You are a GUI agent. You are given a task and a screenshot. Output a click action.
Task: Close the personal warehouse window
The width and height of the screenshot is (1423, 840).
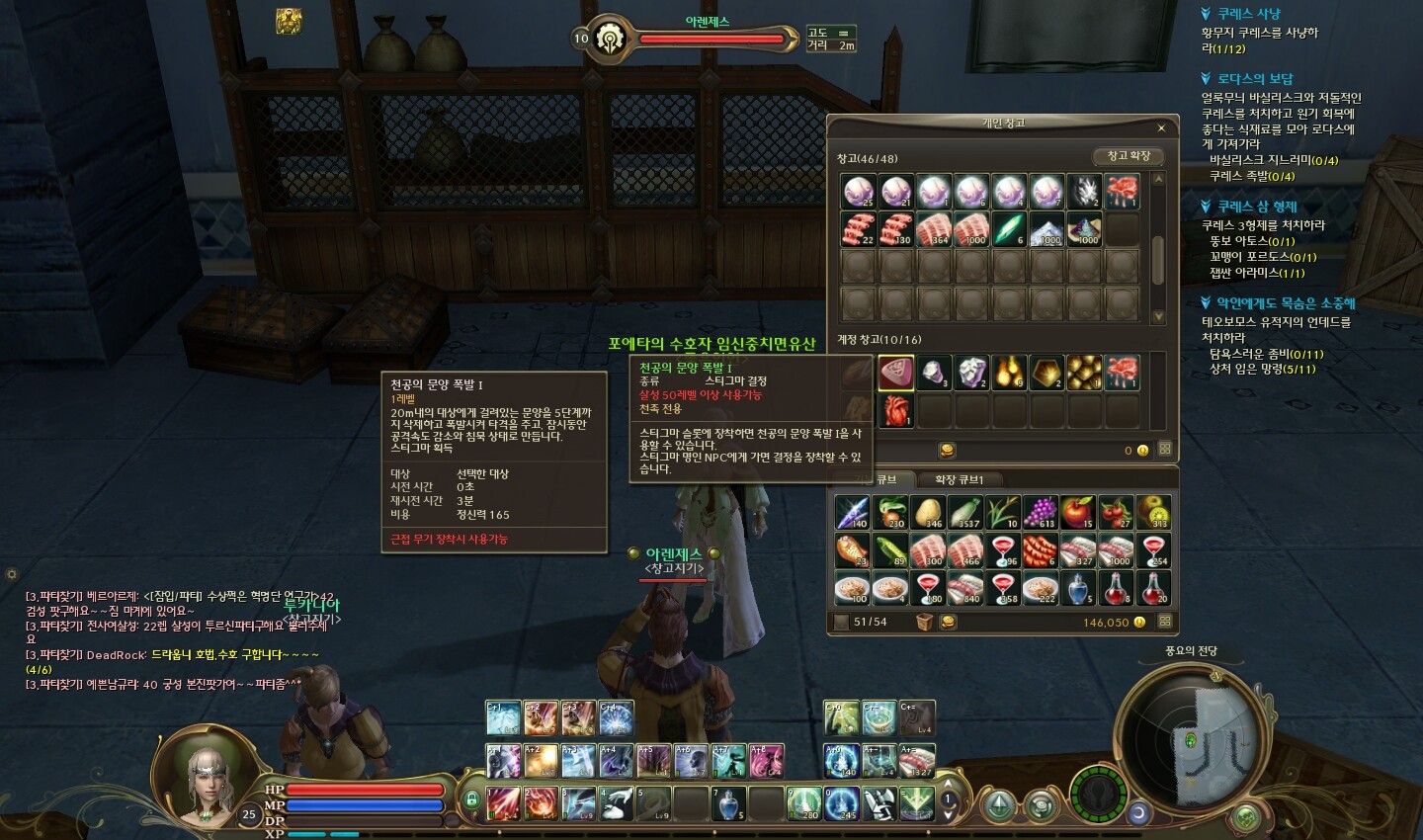click(x=1161, y=128)
